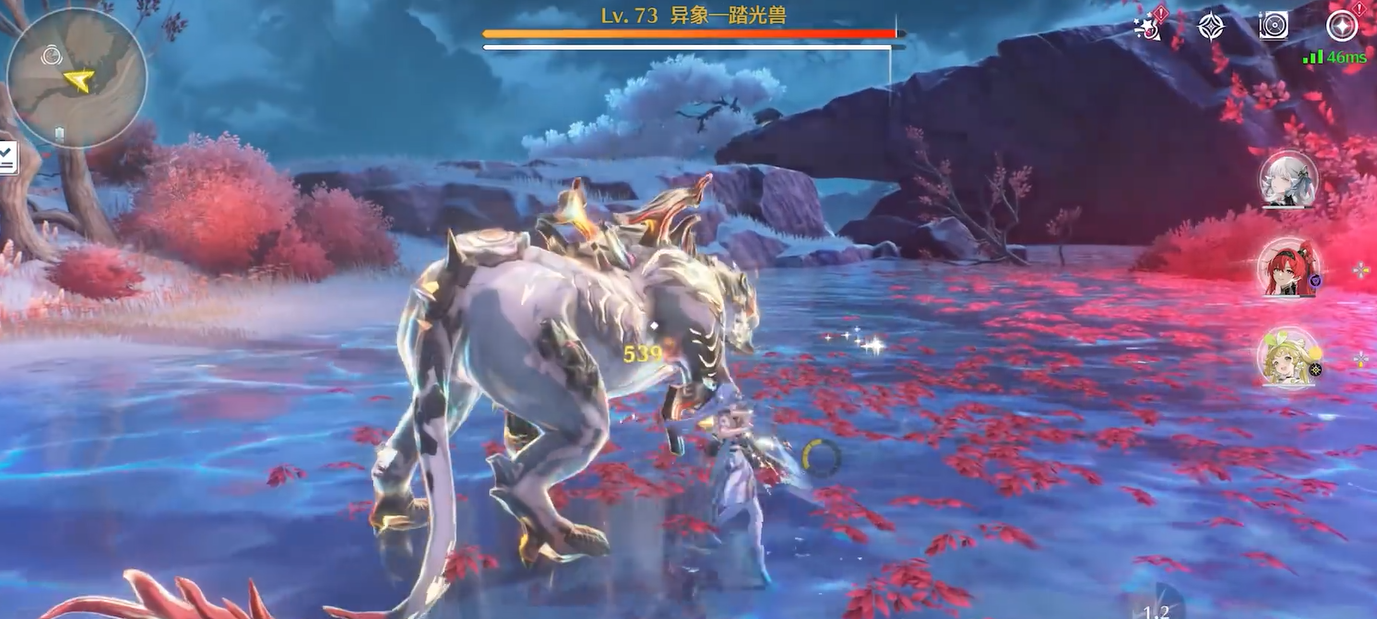
Task: Open the circular minimap
Action: (x=77, y=78)
